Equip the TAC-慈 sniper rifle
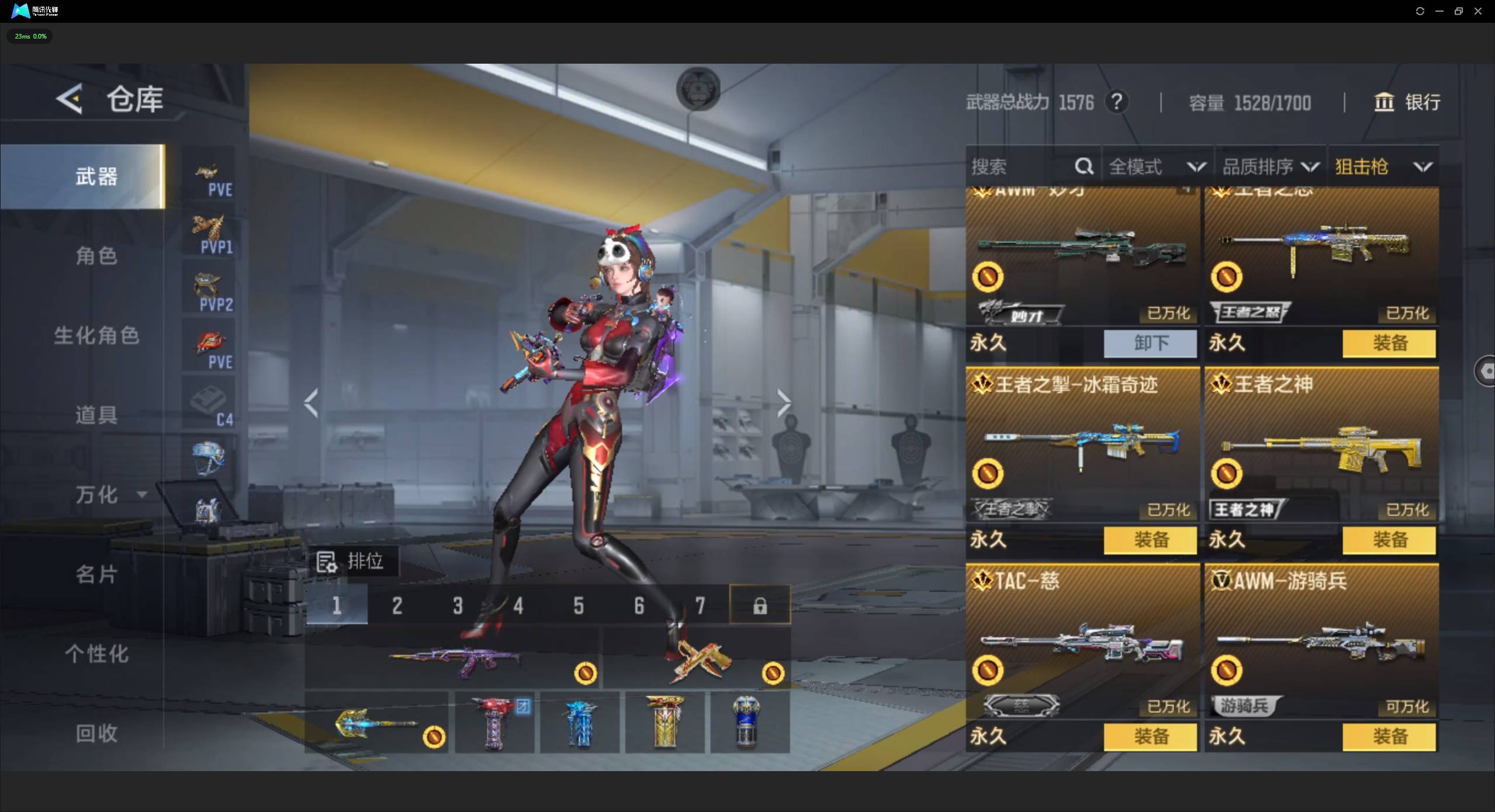The height and width of the screenshot is (812, 1495). coord(1150,737)
